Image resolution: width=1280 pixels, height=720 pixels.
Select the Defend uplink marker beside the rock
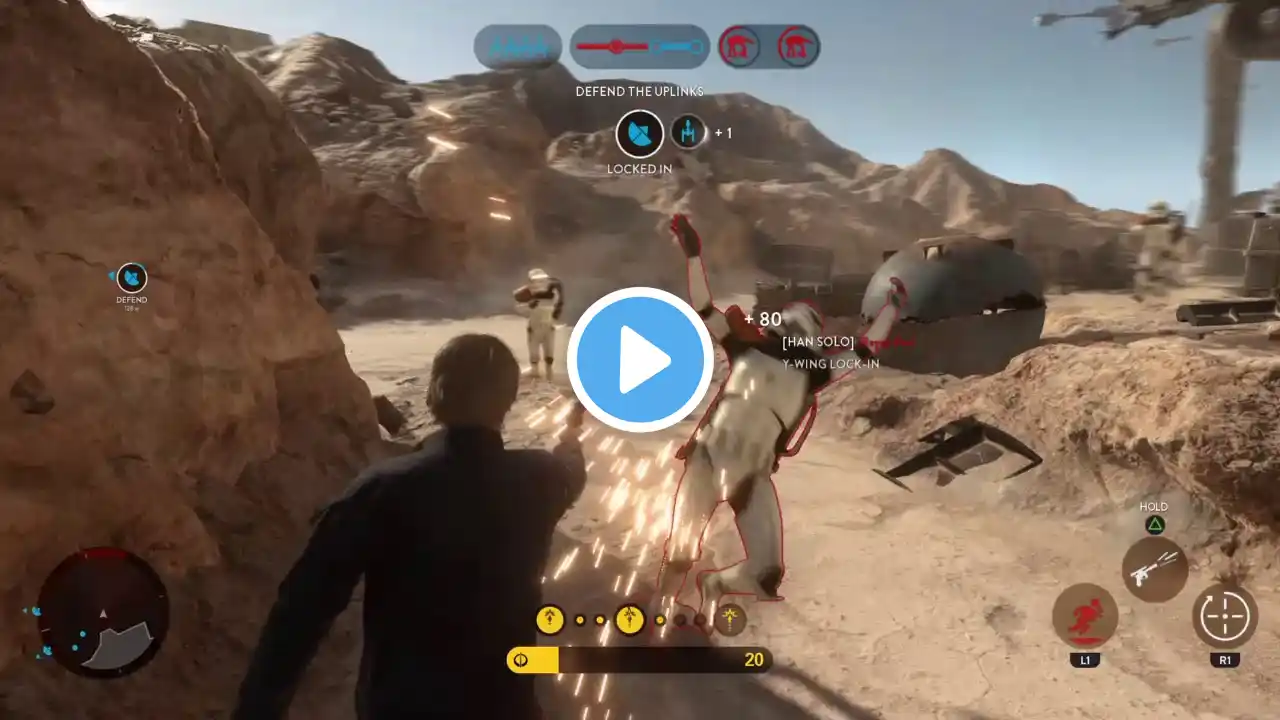(132, 278)
